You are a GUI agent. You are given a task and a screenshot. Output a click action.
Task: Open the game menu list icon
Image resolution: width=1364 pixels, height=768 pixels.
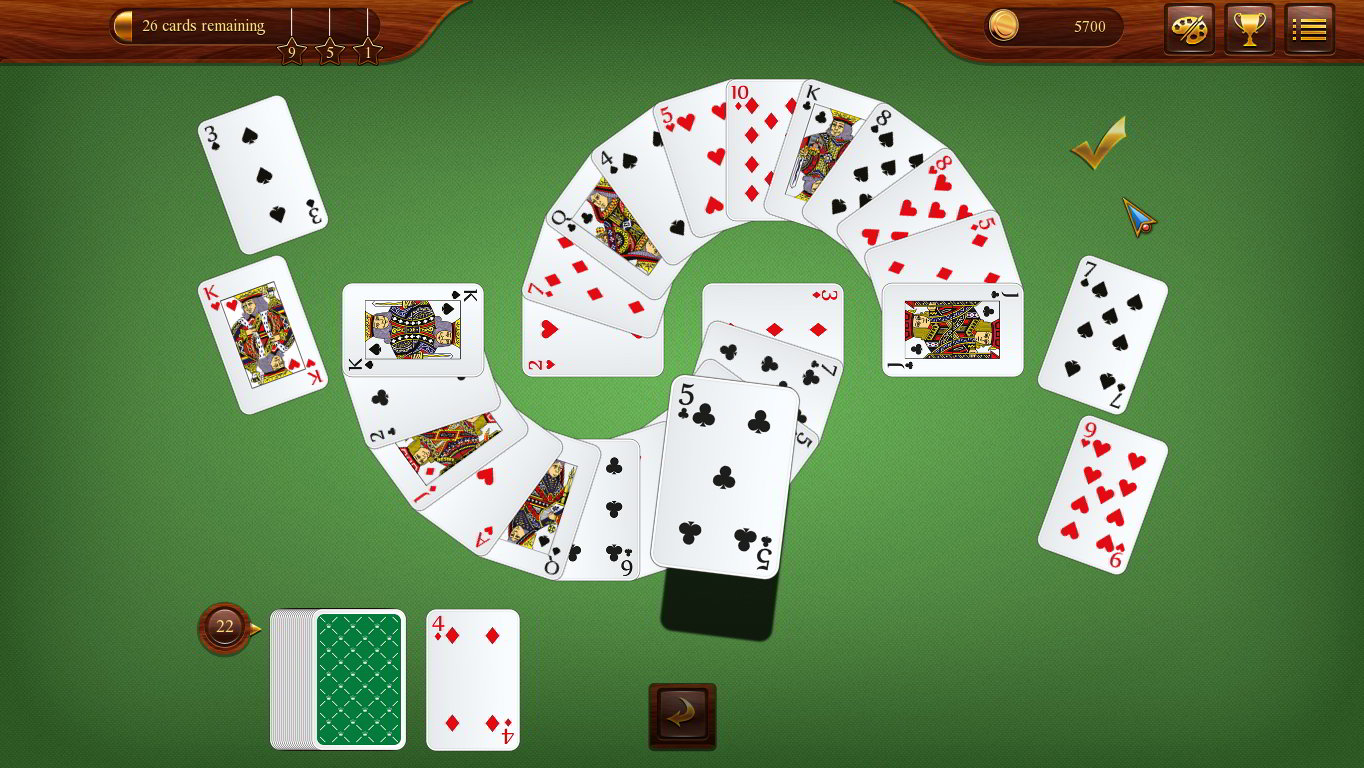[x=1309, y=27]
